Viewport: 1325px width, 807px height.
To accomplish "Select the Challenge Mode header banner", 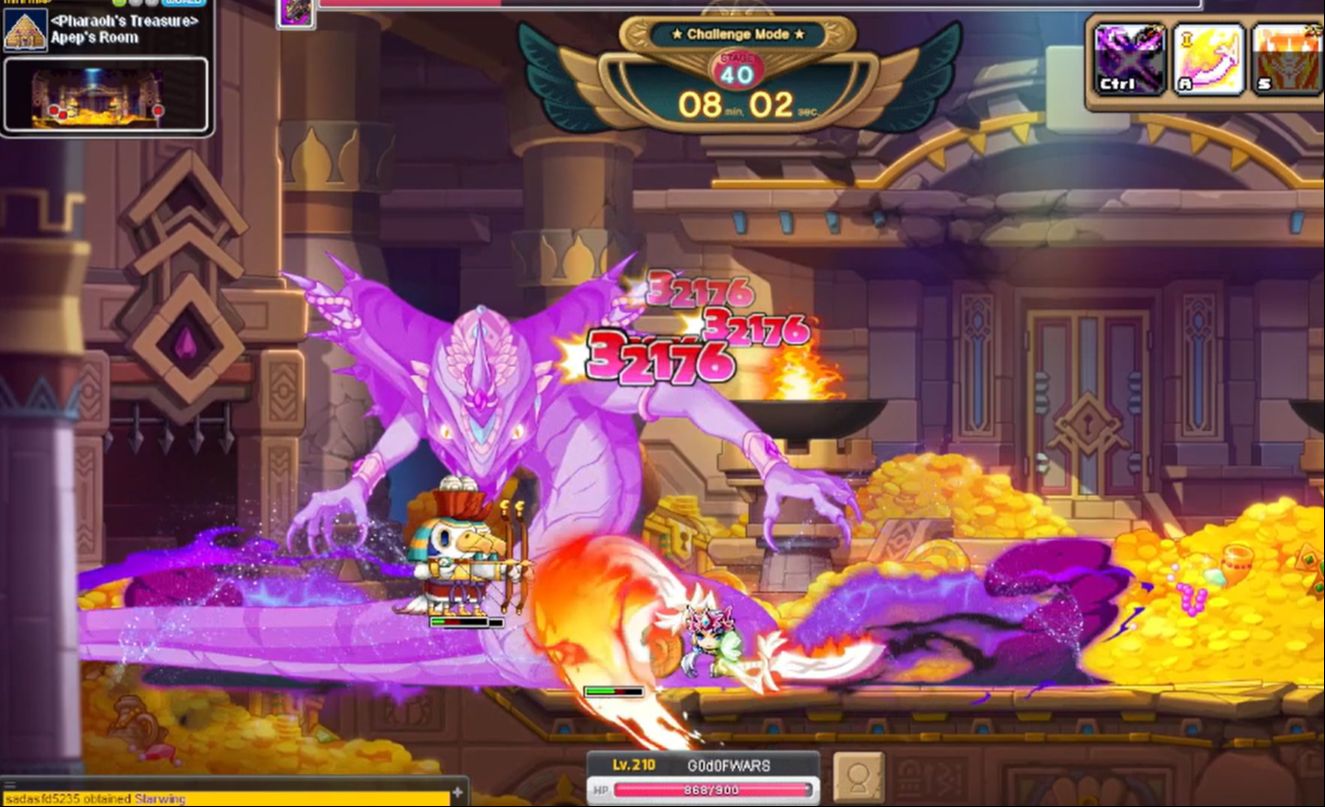I will click(738, 33).
